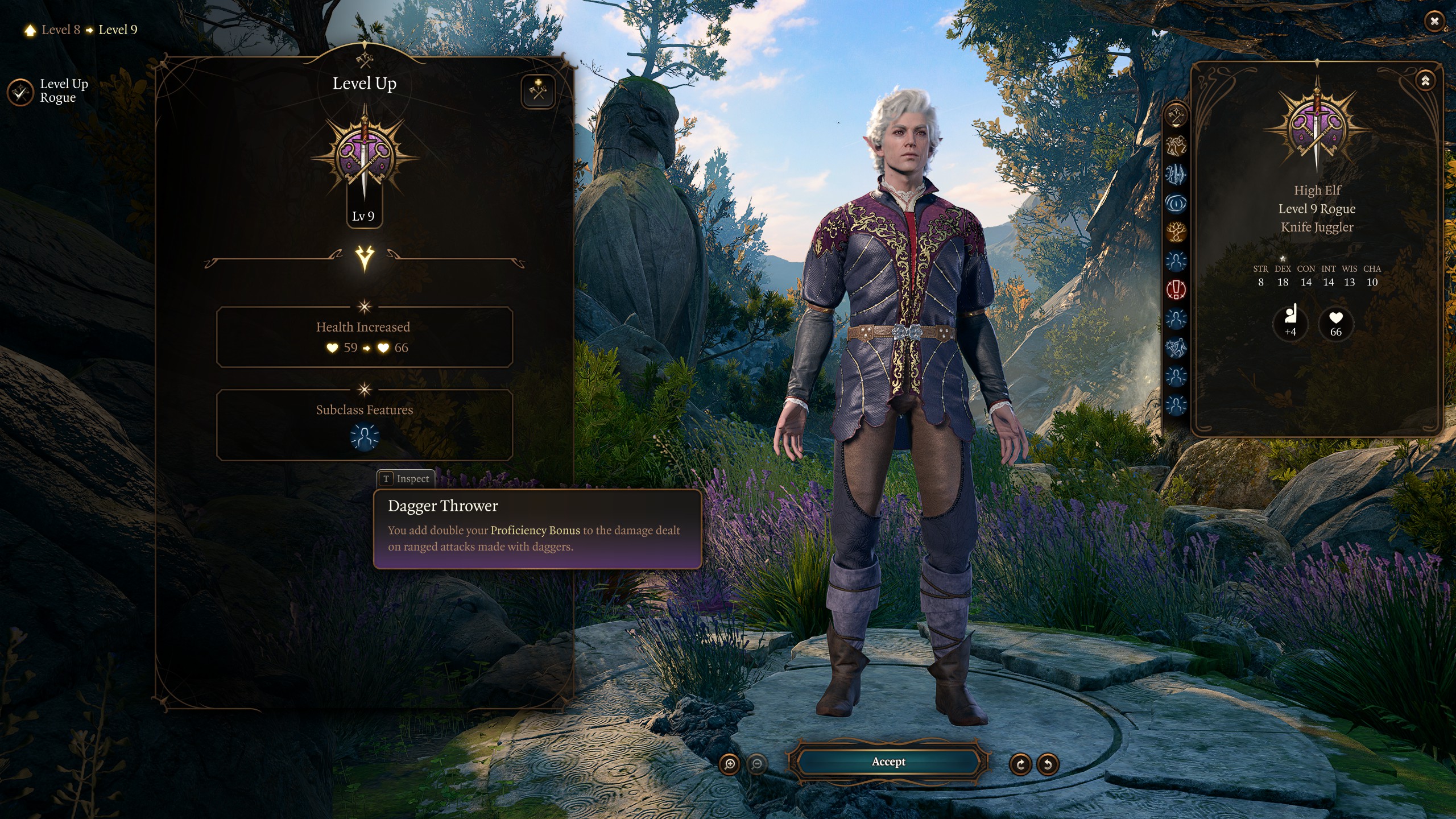The height and width of the screenshot is (819, 1456).
Task: Zoom out with the minus magnifier
Action: 757,764
